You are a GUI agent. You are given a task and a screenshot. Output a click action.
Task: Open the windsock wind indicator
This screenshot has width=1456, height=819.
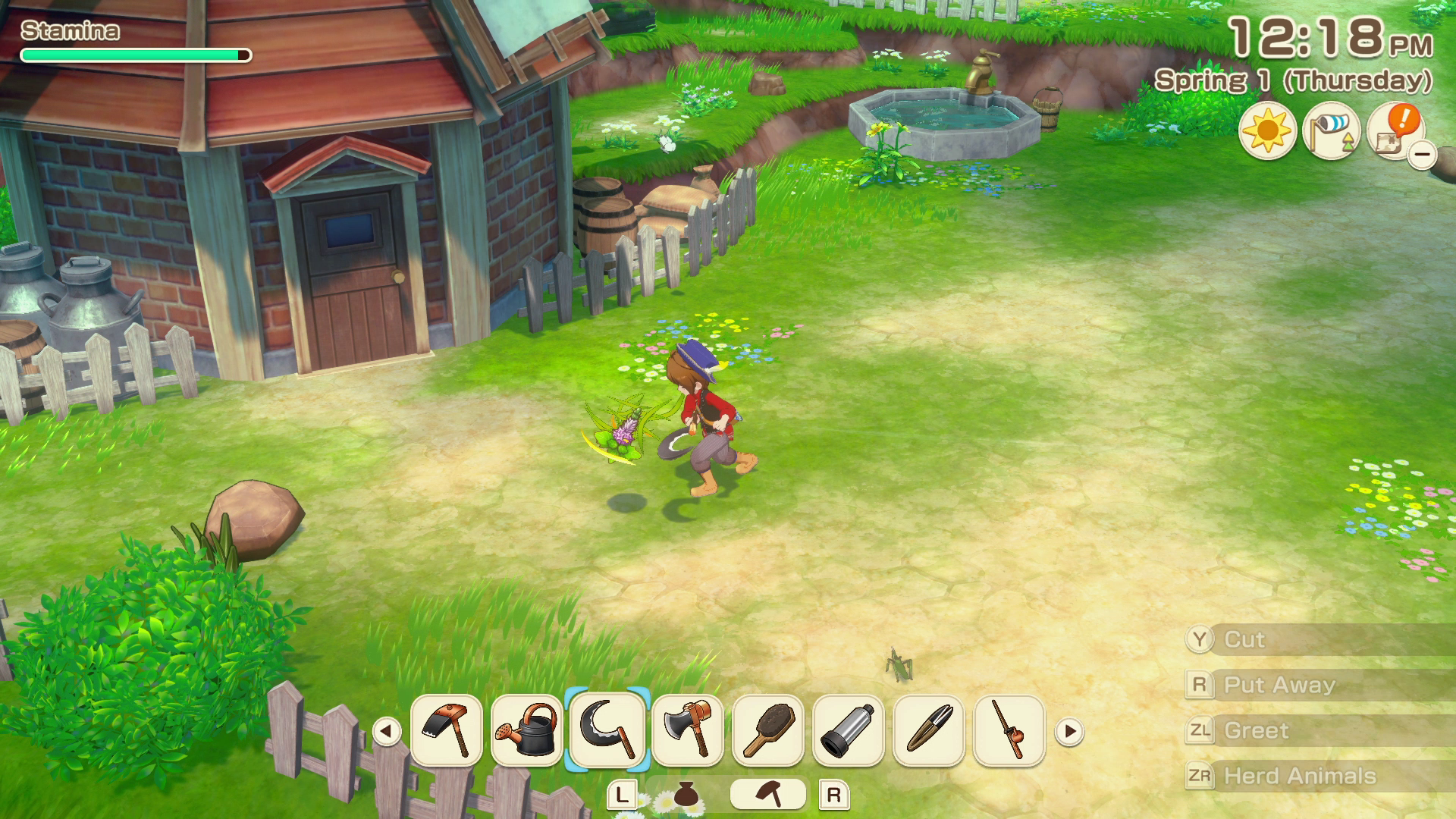(1331, 131)
